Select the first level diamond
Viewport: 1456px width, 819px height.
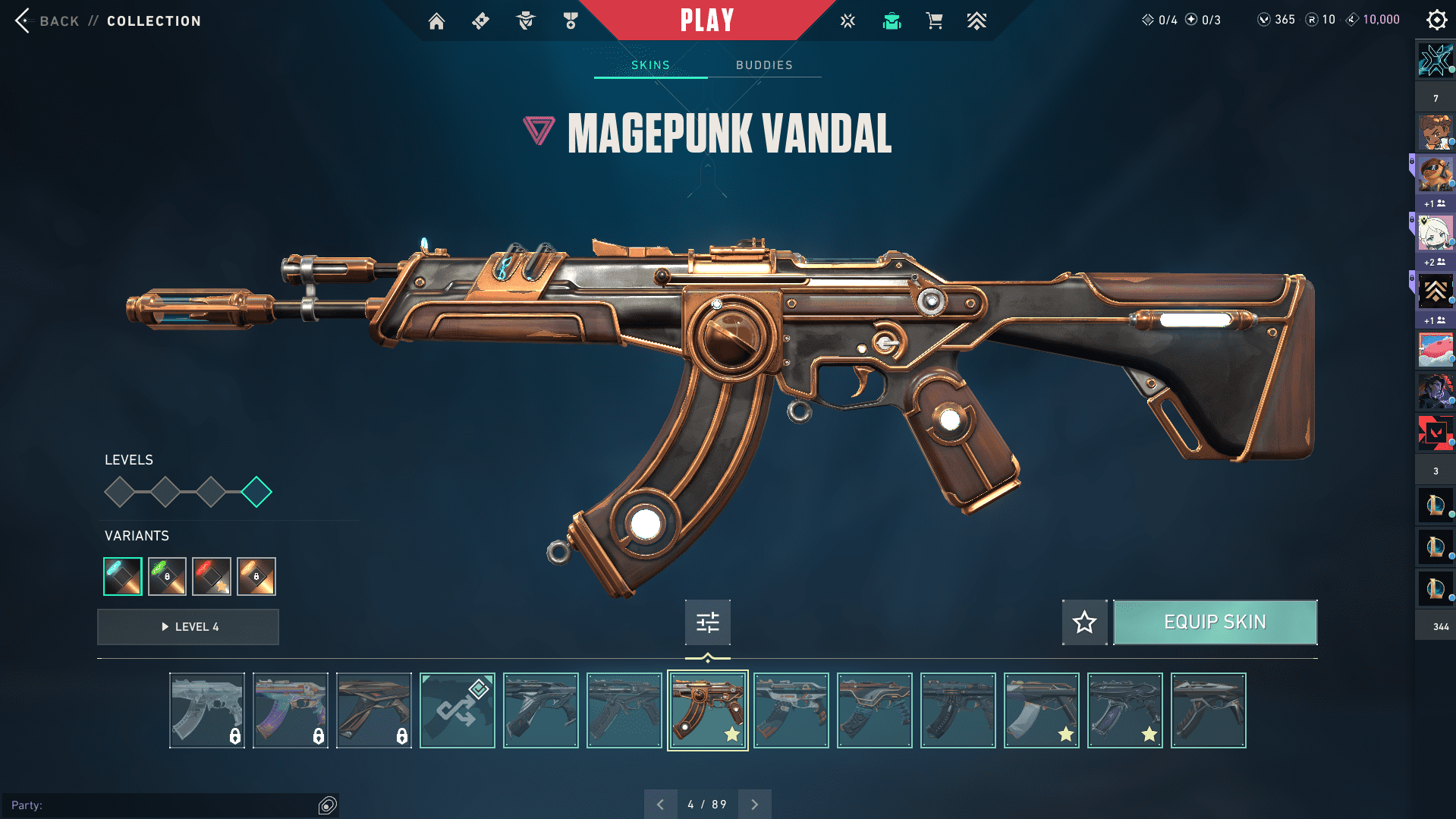coord(120,492)
